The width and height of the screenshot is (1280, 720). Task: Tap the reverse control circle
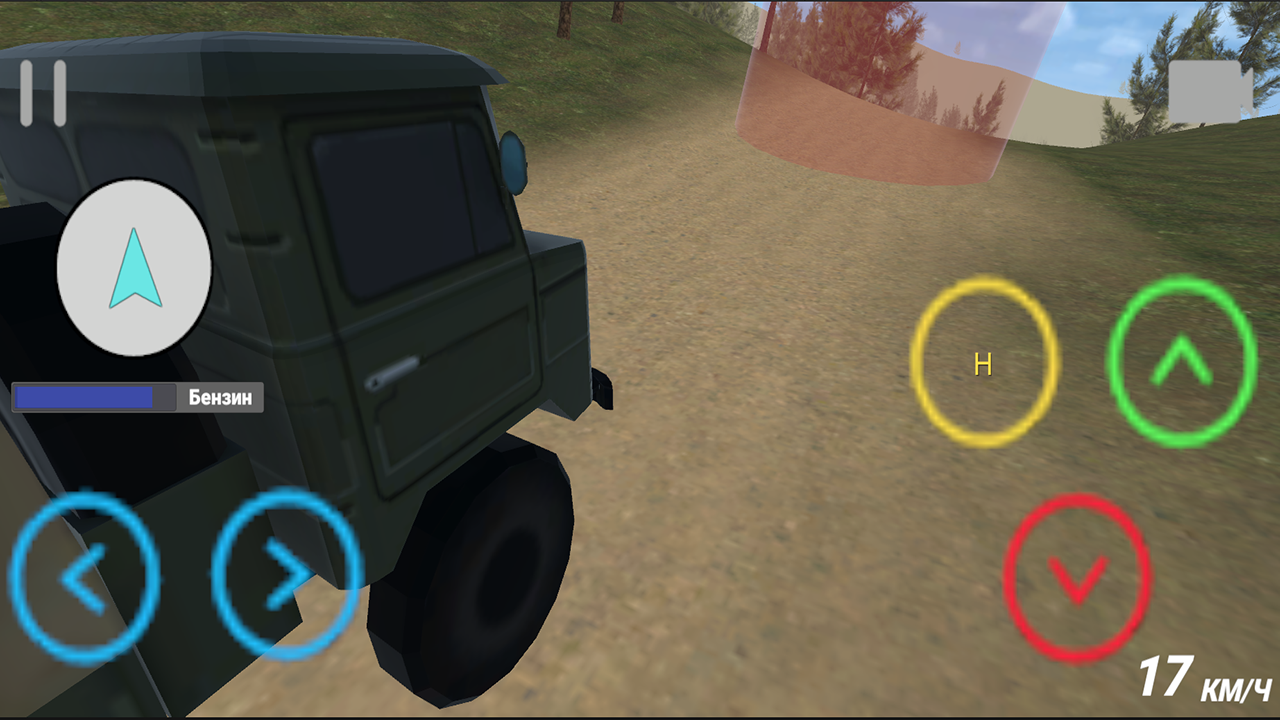point(1078,578)
